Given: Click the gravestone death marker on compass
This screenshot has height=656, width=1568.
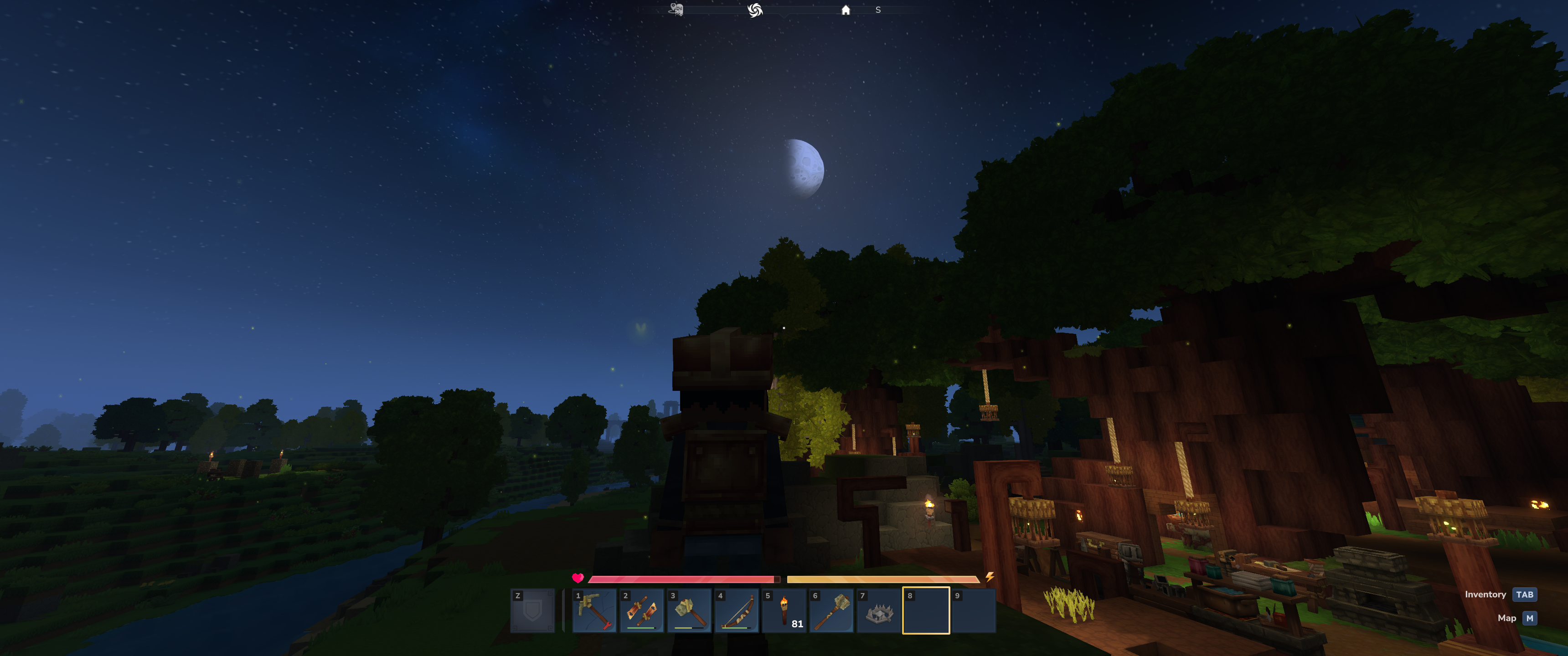Looking at the screenshot, I should tap(676, 10).
